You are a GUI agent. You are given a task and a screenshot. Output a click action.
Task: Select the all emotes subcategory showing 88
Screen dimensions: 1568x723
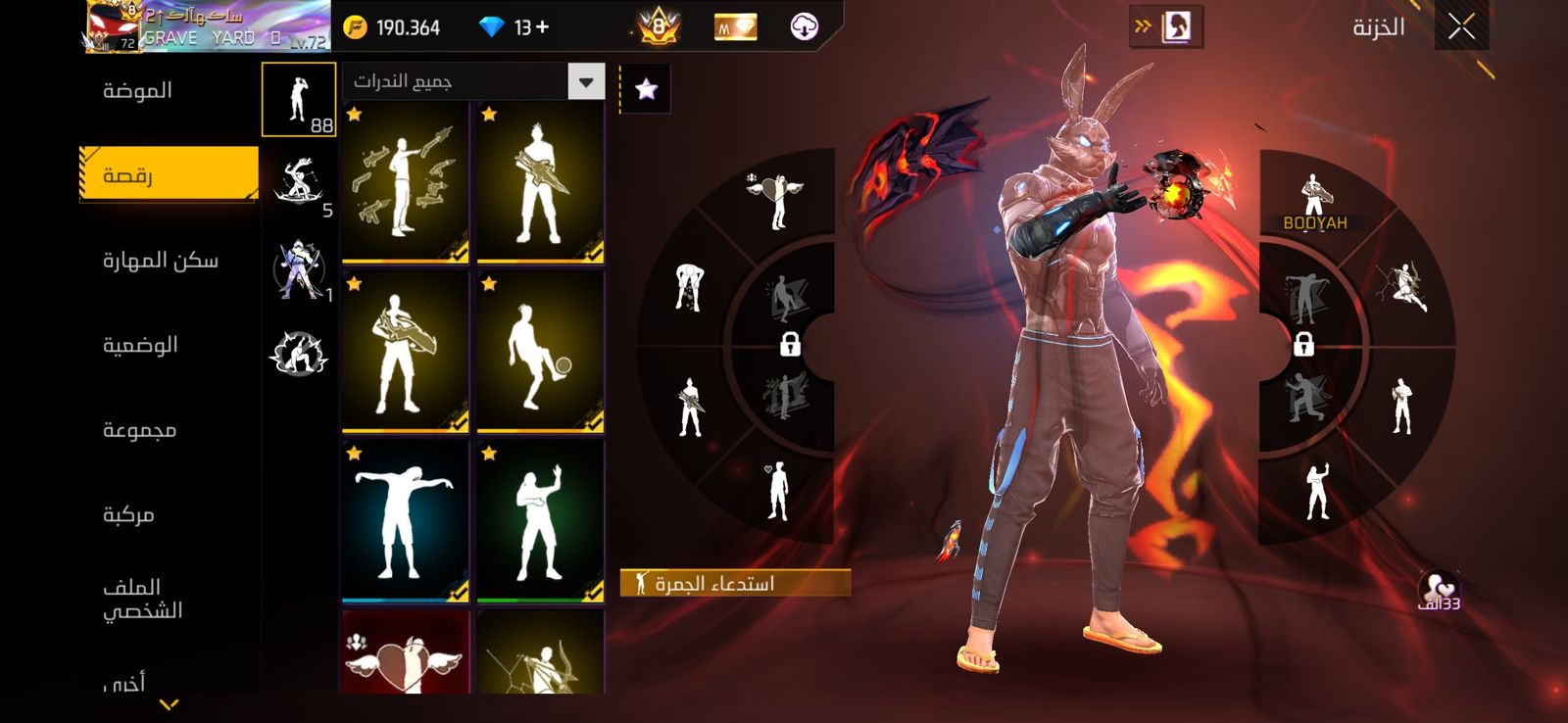coord(299,100)
